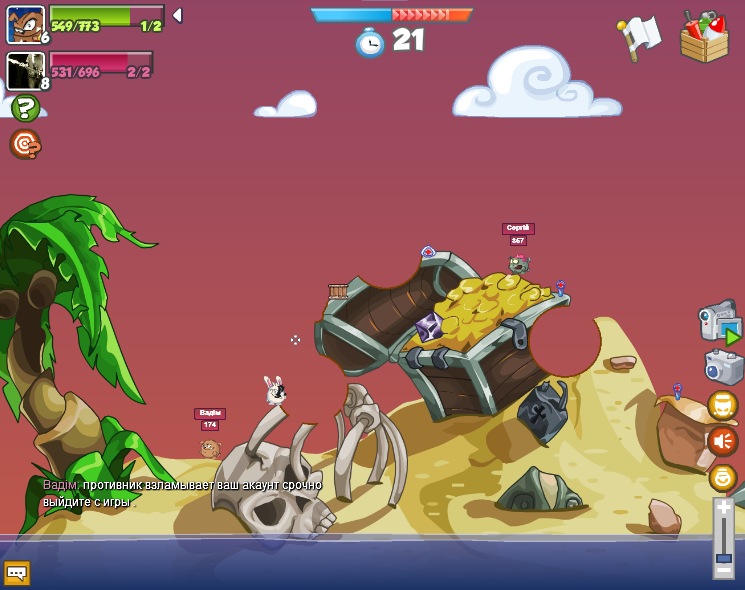Start video recording with the camcorder icon
The image size is (745, 590).
[719, 321]
